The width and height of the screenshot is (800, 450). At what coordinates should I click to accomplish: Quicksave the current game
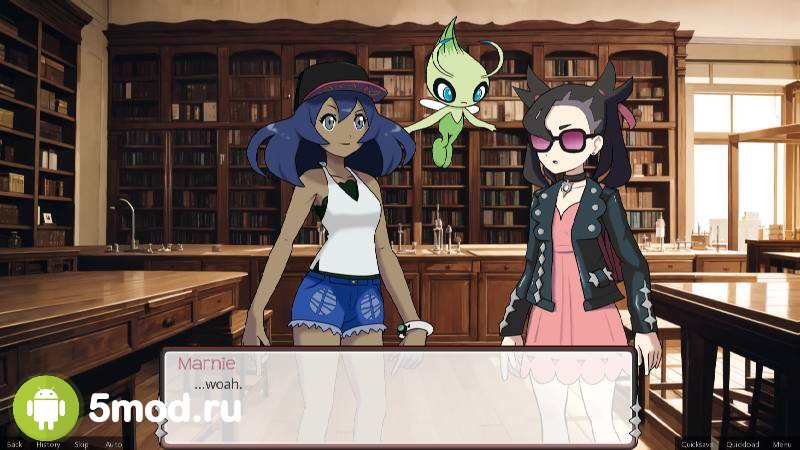(696, 444)
